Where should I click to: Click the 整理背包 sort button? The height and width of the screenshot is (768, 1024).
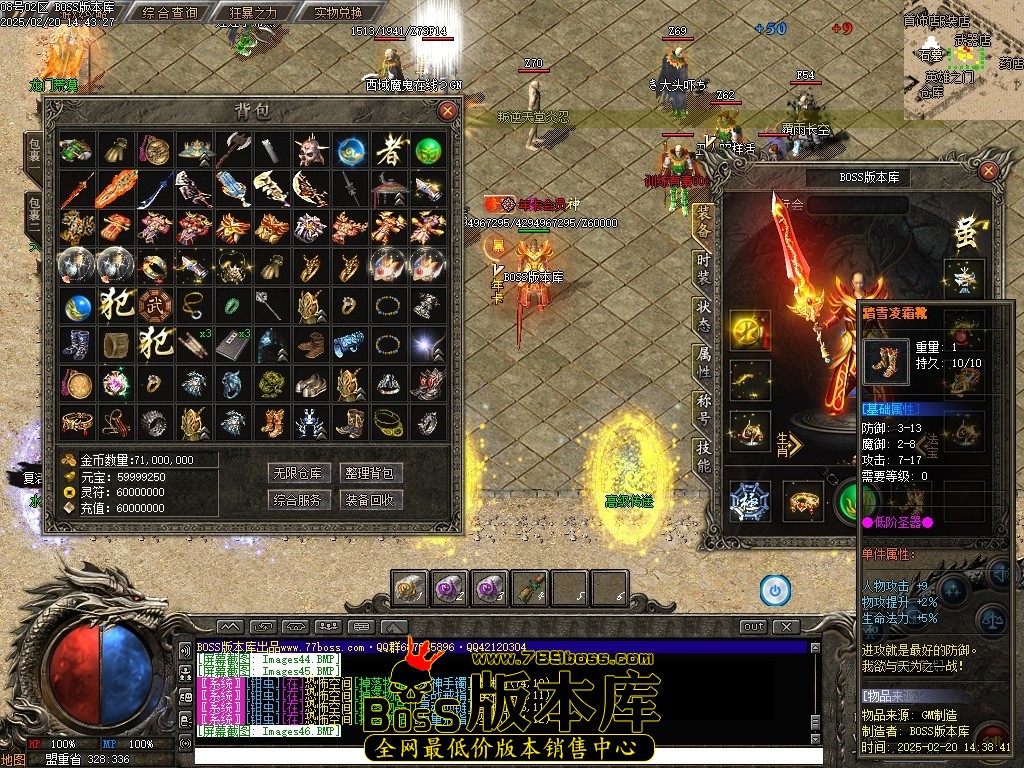[370, 473]
